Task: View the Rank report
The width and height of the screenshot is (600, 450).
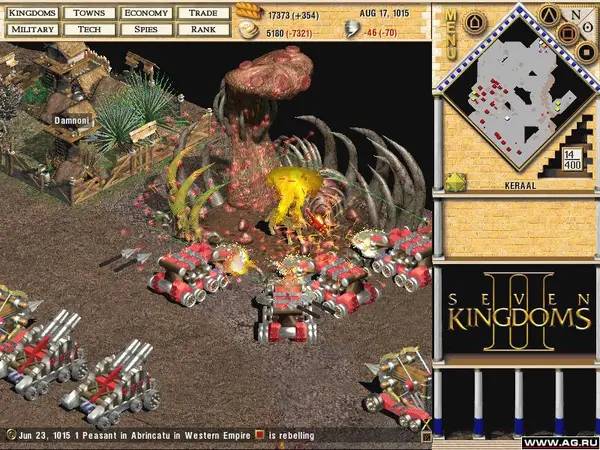Action: click(205, 30)
